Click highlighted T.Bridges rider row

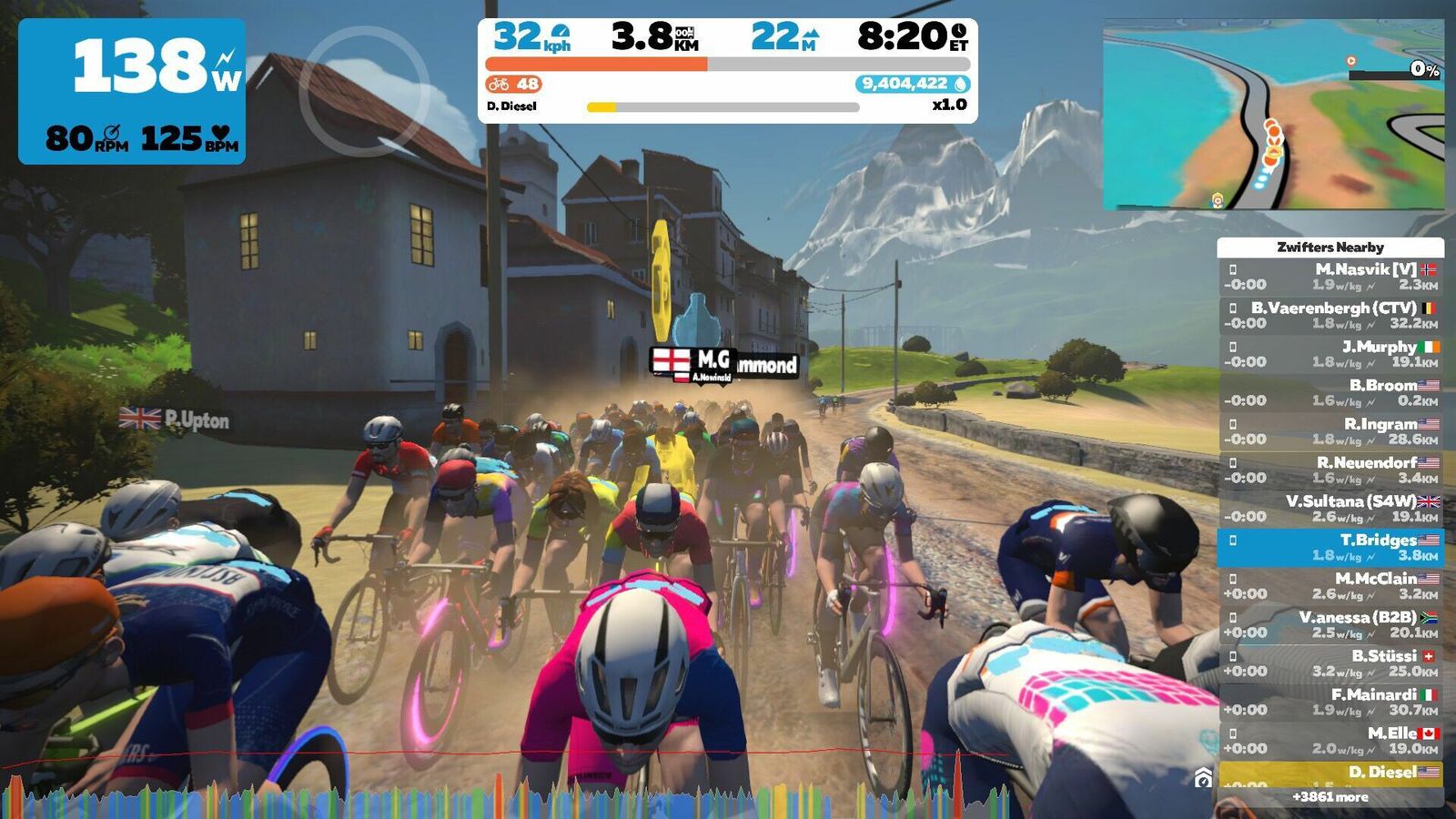[1330, 547]
